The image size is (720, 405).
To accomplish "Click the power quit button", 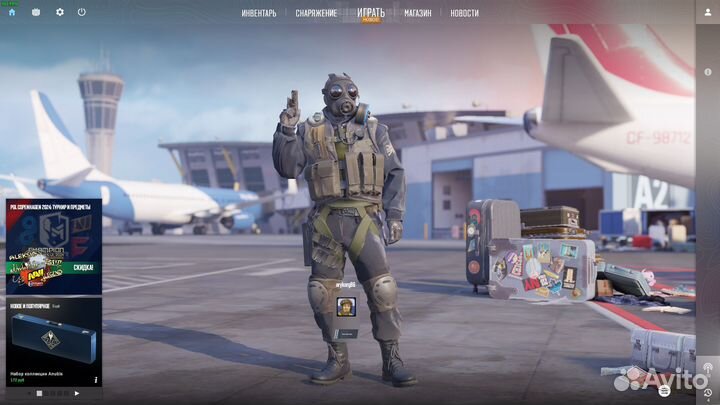I will tap(81, 12).
